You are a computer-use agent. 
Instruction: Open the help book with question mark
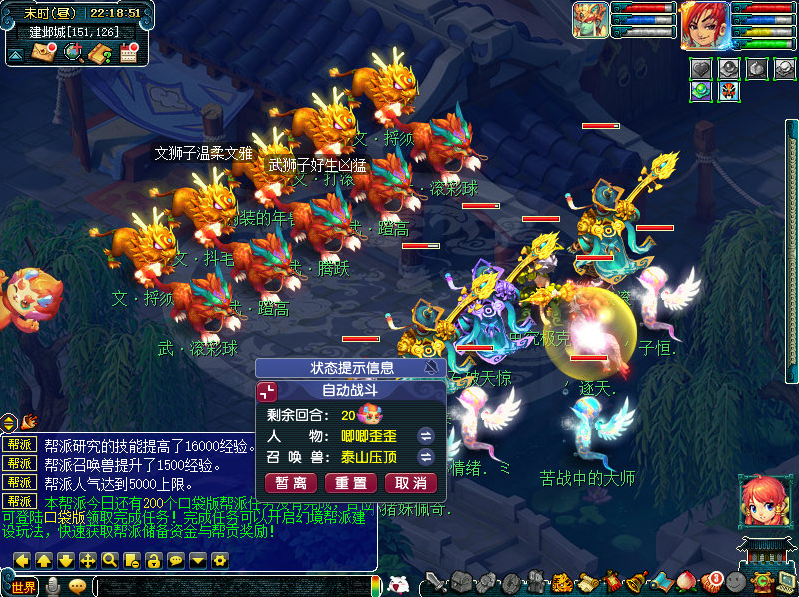[100, 53]
